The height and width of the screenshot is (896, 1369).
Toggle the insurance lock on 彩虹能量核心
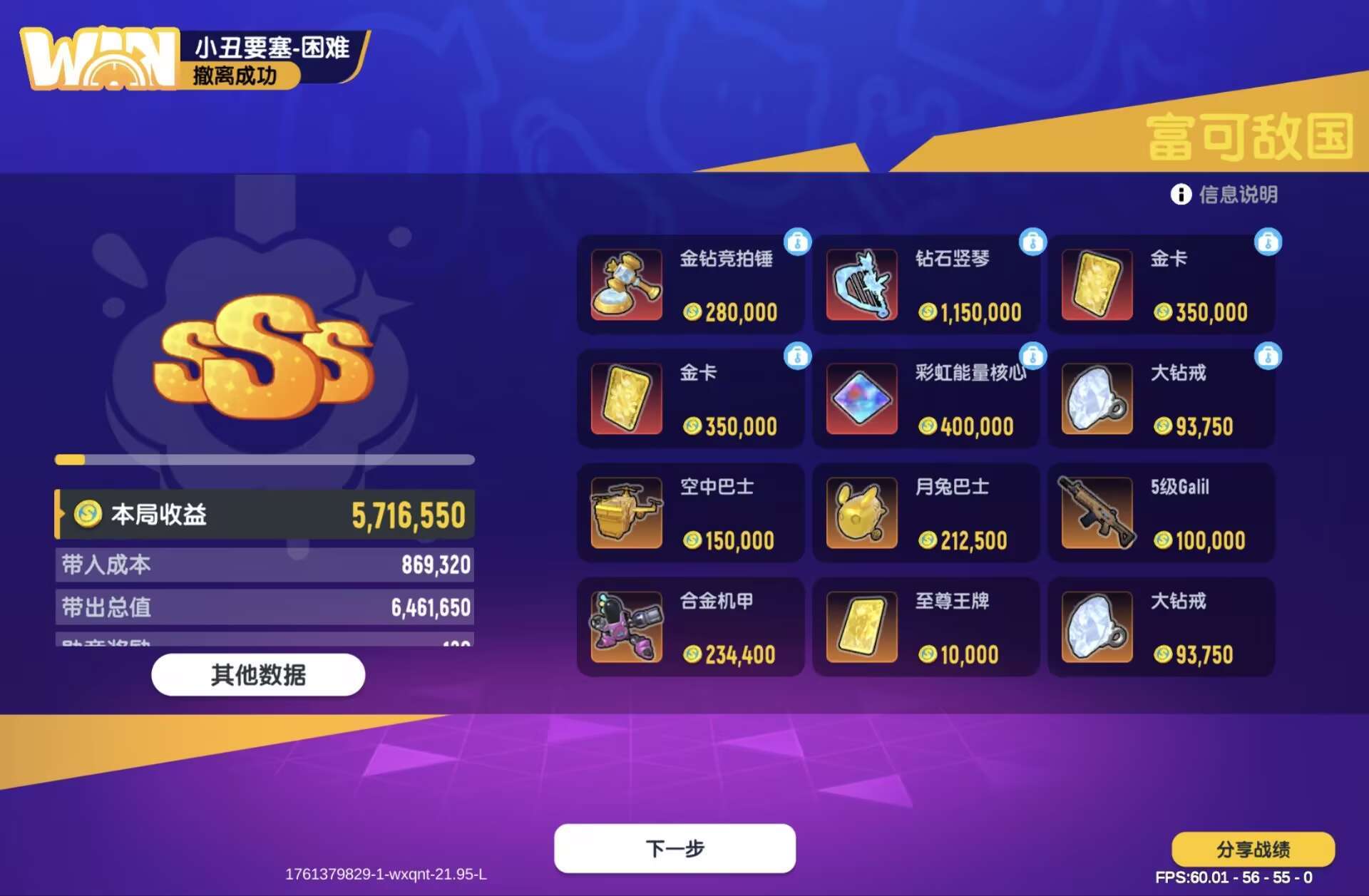point(1032,356)
